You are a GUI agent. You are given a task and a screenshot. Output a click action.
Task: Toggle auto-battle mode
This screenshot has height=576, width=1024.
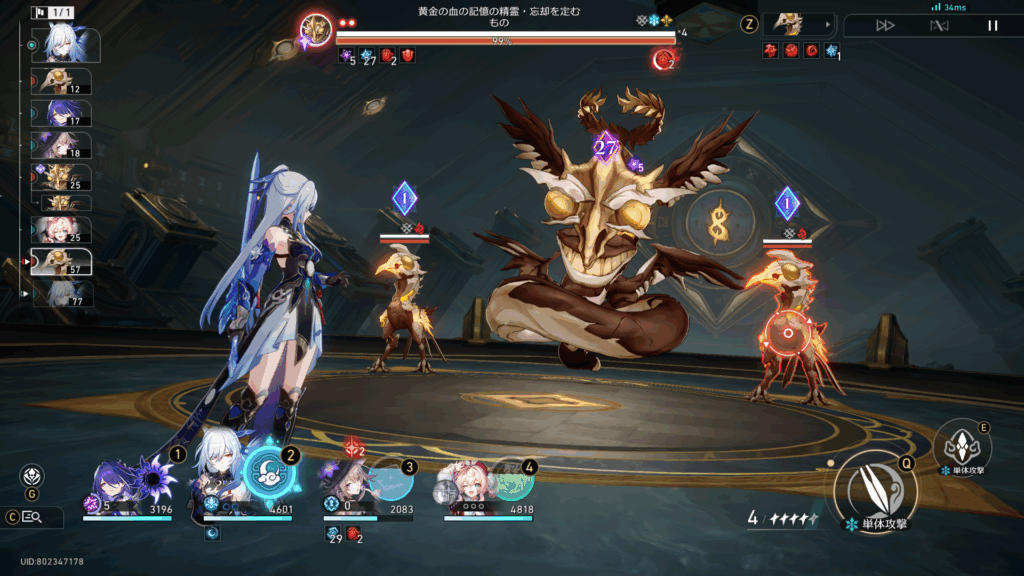pos(938,26)
